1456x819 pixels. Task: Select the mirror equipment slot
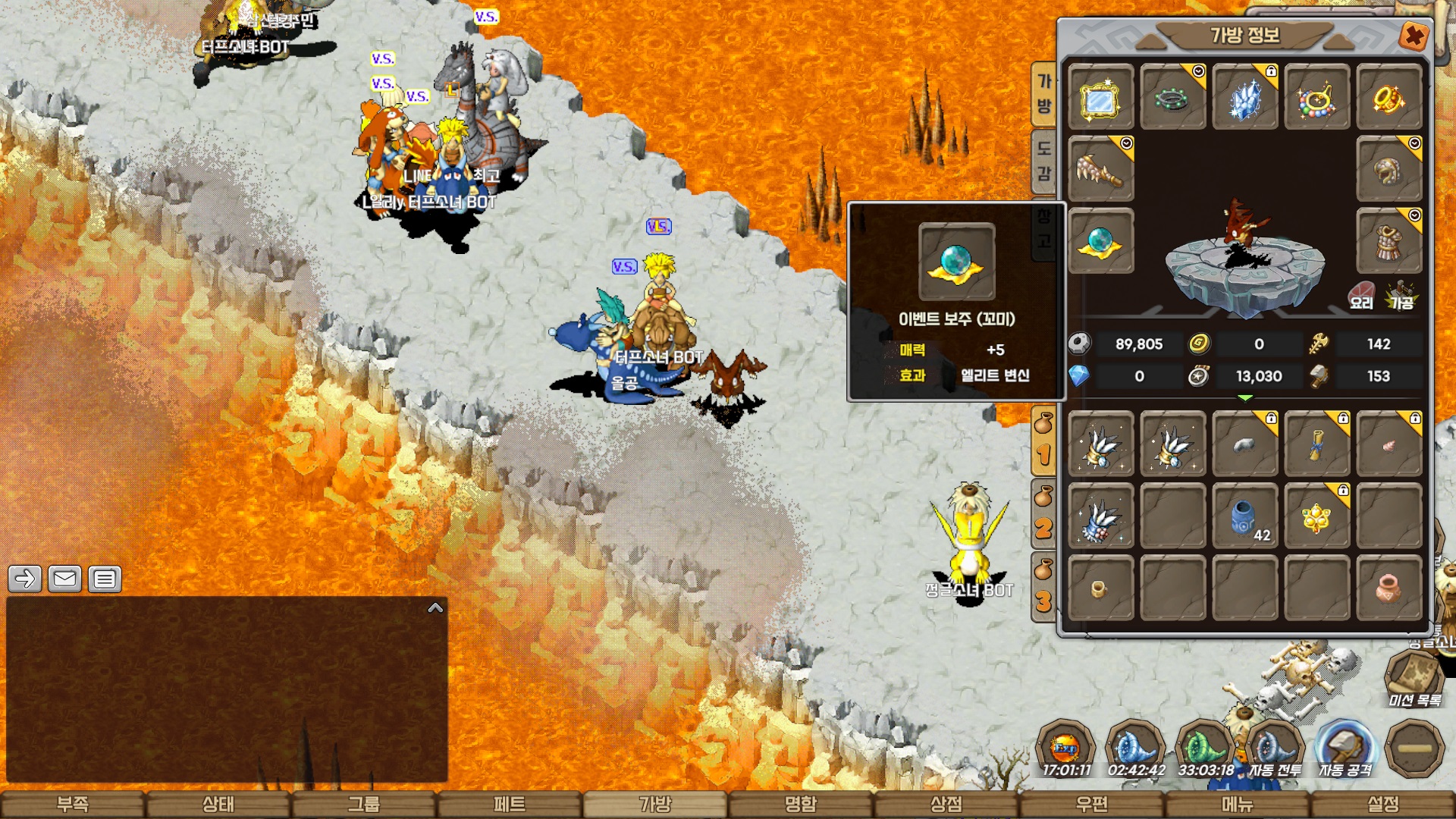[1100, 98]
